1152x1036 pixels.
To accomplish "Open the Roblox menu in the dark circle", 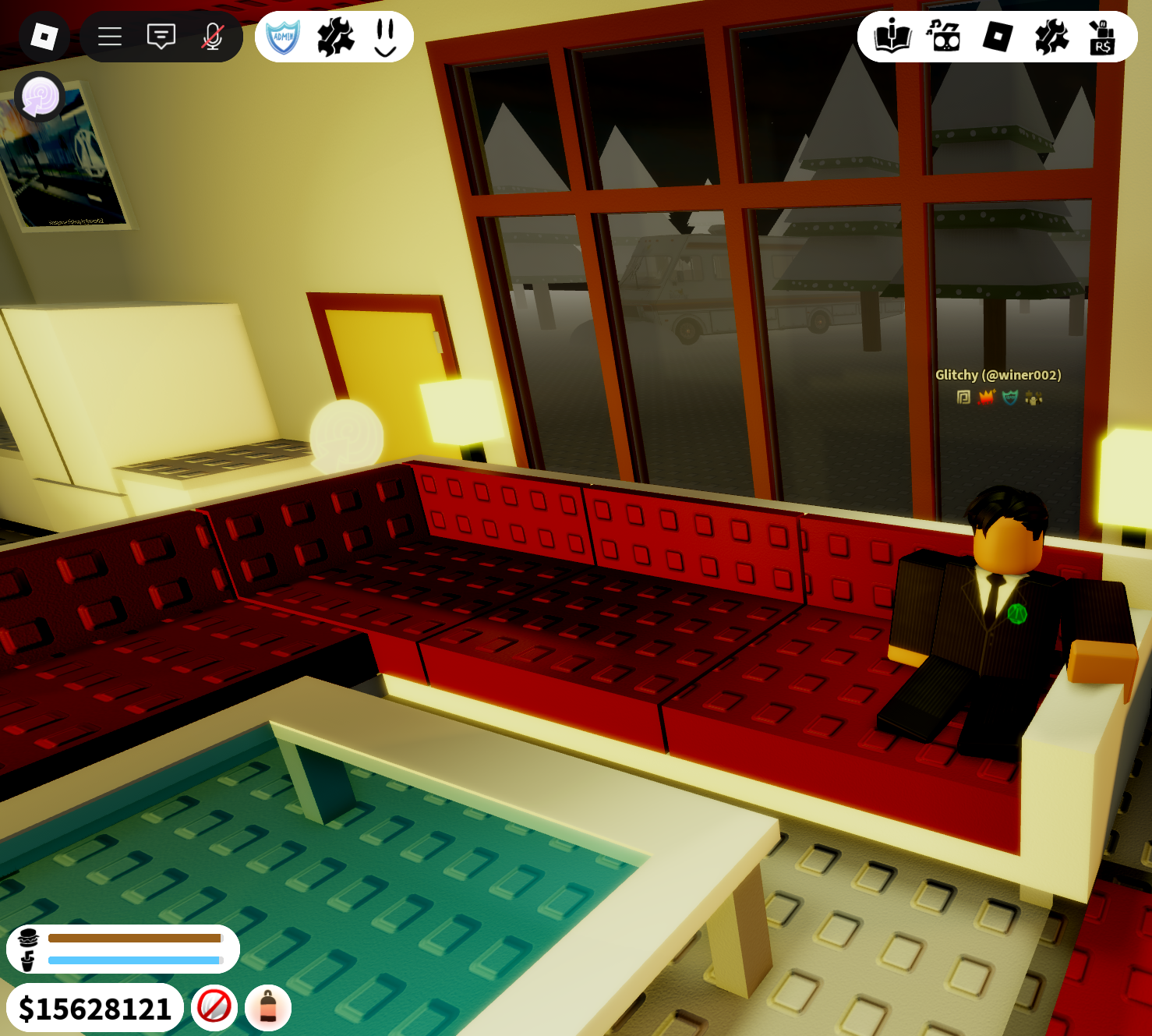I will (x=44, y=36).
